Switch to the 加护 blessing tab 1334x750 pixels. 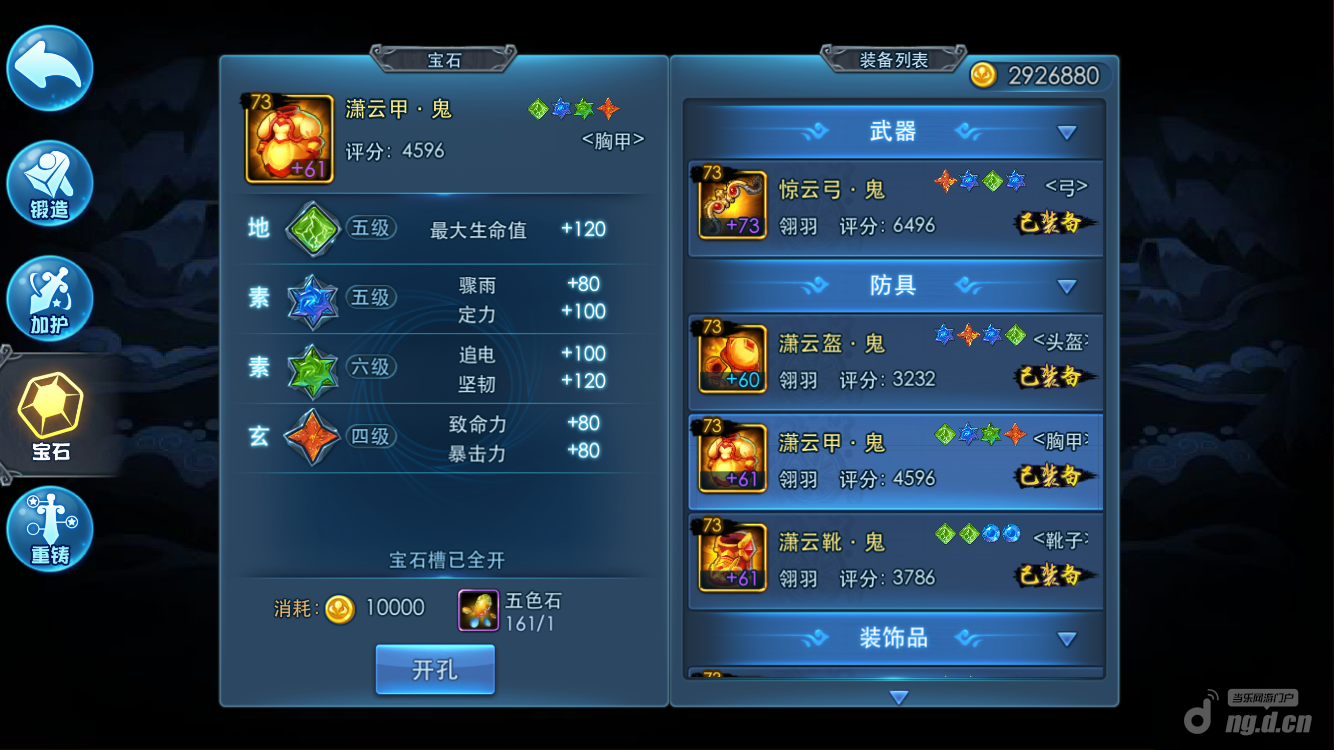pos(50,298)
